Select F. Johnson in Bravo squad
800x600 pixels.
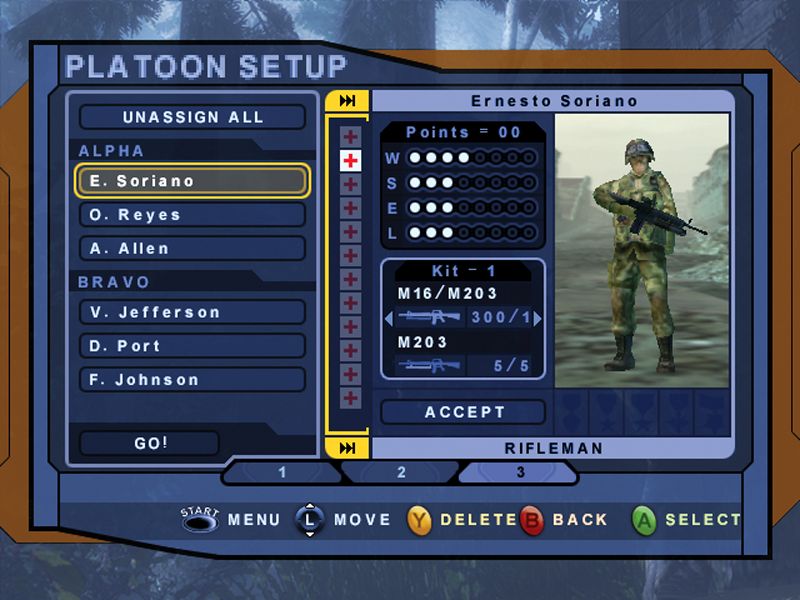coord(192,380)
